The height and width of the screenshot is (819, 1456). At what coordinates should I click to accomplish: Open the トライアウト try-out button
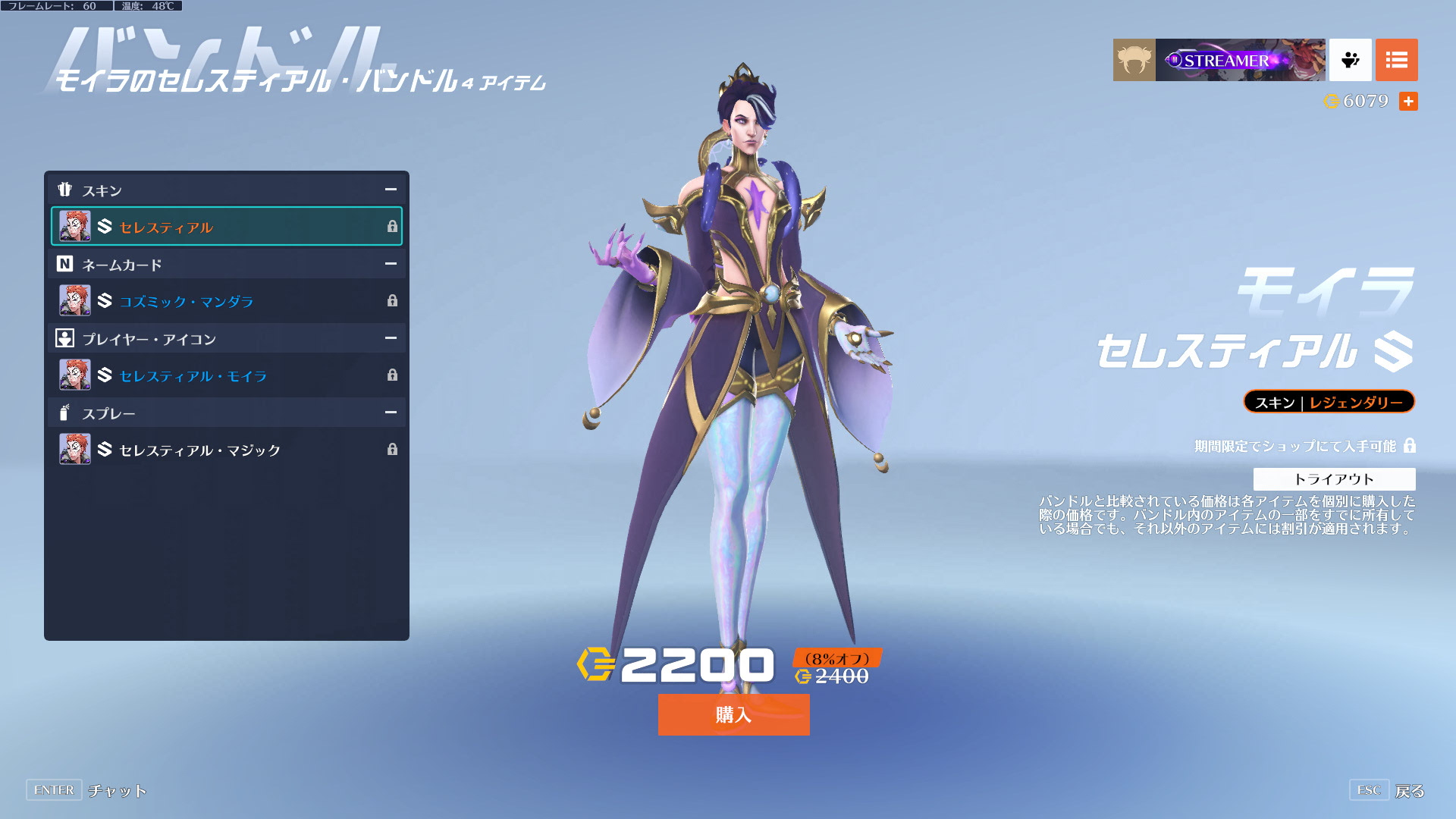point(1334,479)
